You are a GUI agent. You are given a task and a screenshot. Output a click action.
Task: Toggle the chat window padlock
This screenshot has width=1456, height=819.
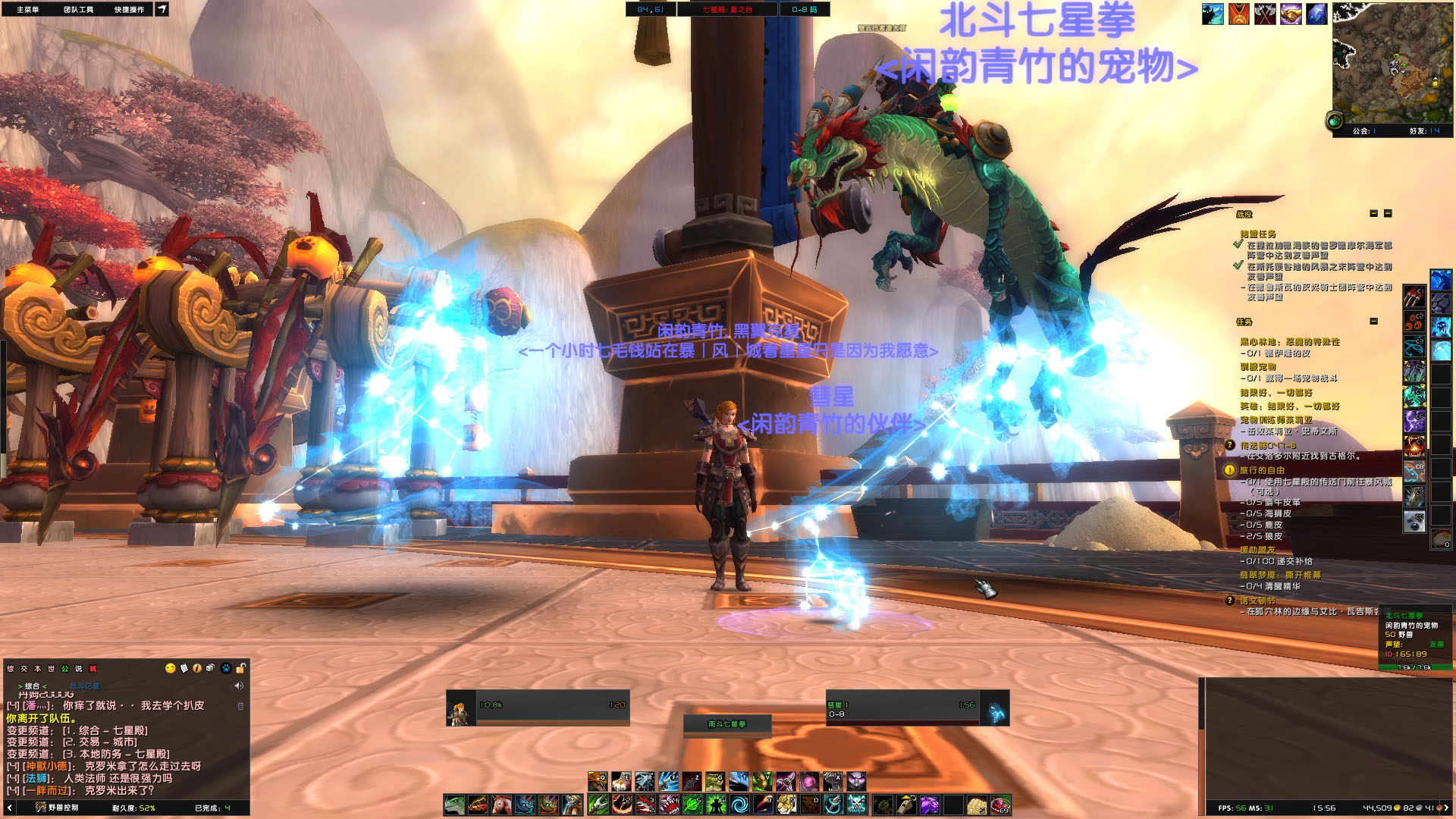point(240,668)
